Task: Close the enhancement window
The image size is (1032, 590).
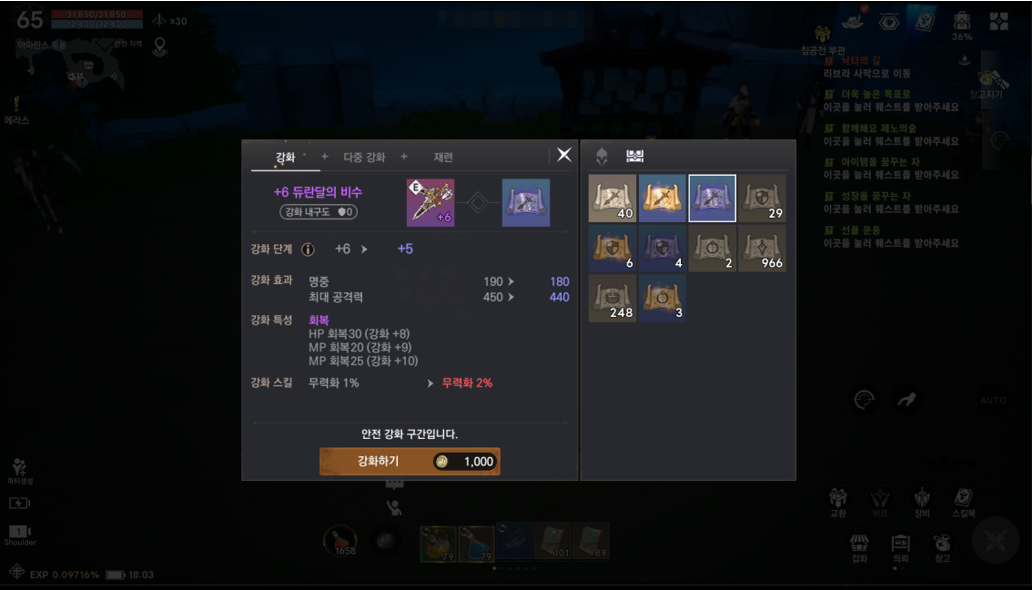Action: [564, 155]
